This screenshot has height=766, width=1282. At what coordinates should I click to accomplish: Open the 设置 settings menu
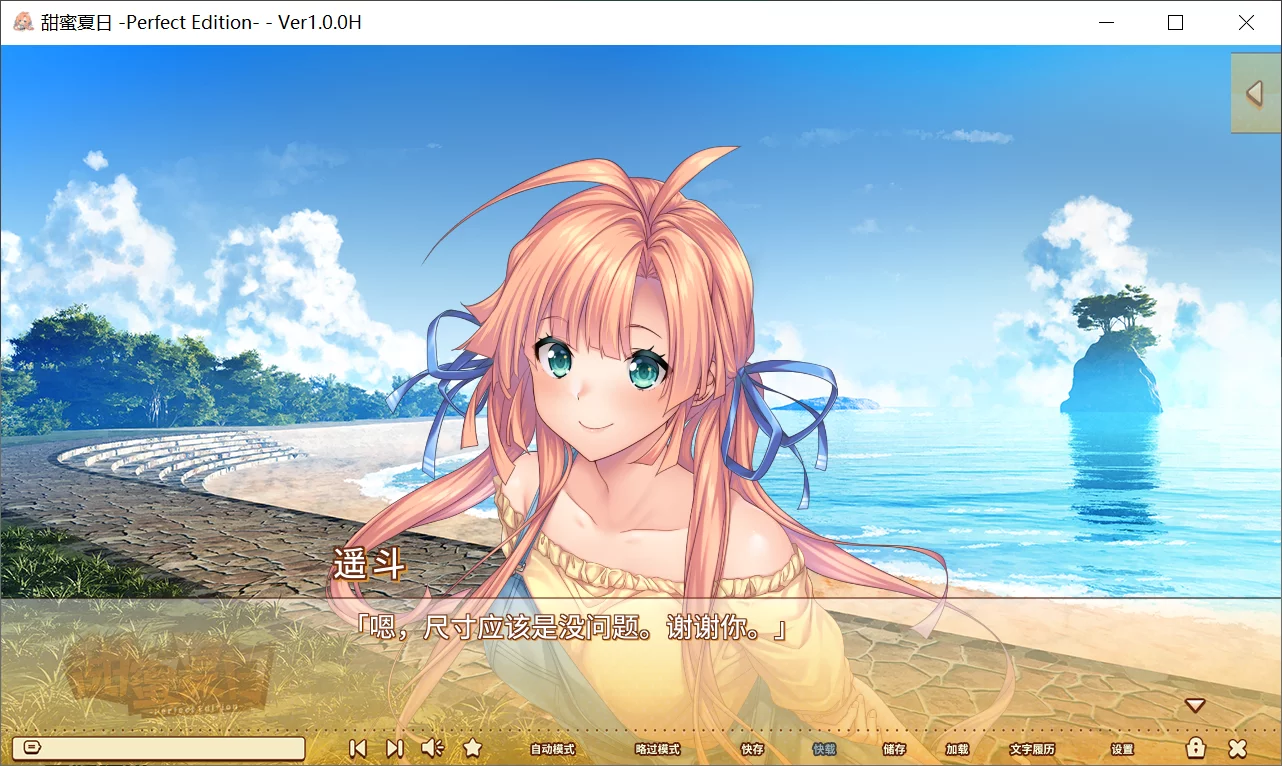coord(1121,748)
